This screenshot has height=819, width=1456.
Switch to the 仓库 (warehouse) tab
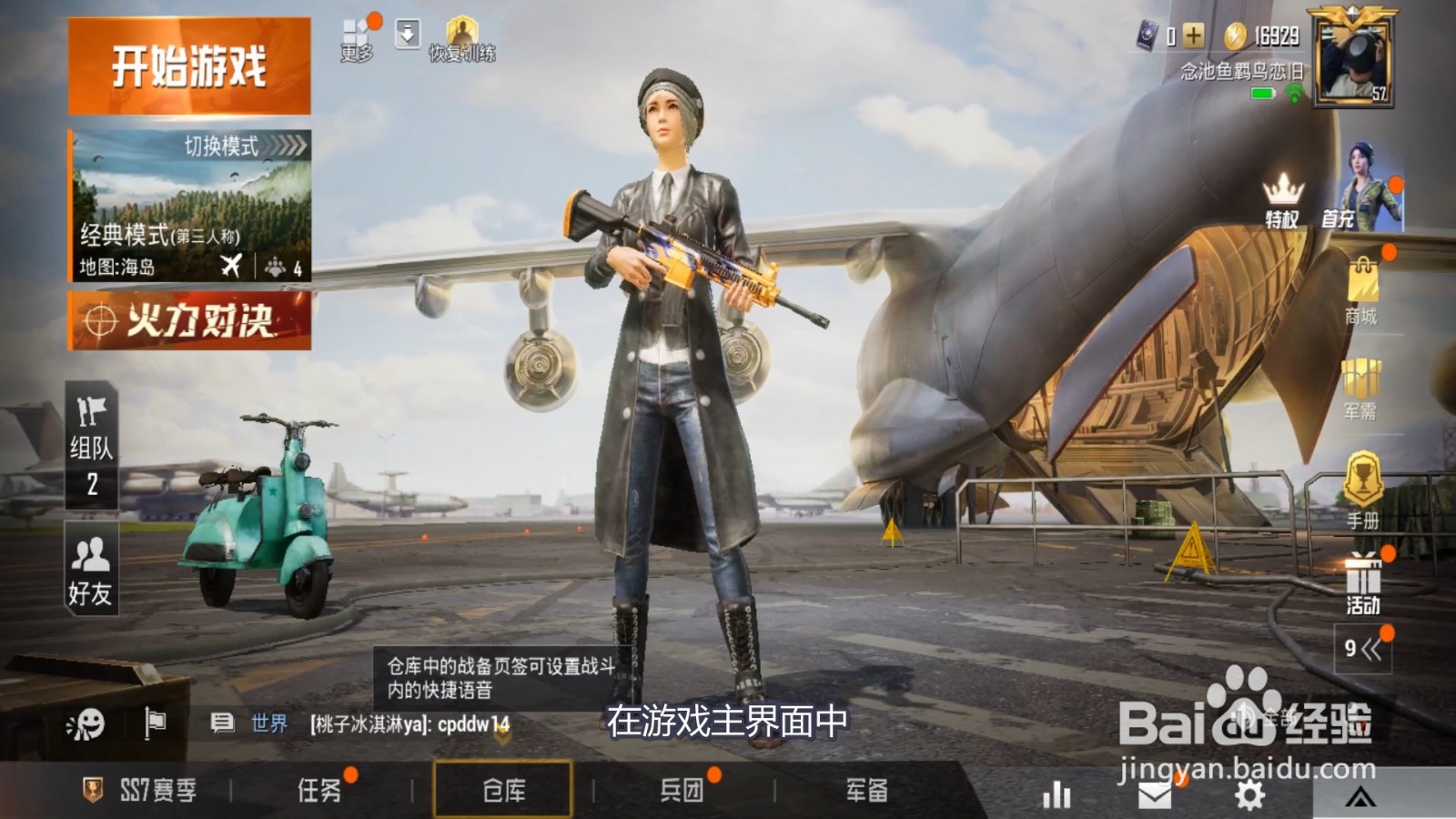[x=506, y=790]
